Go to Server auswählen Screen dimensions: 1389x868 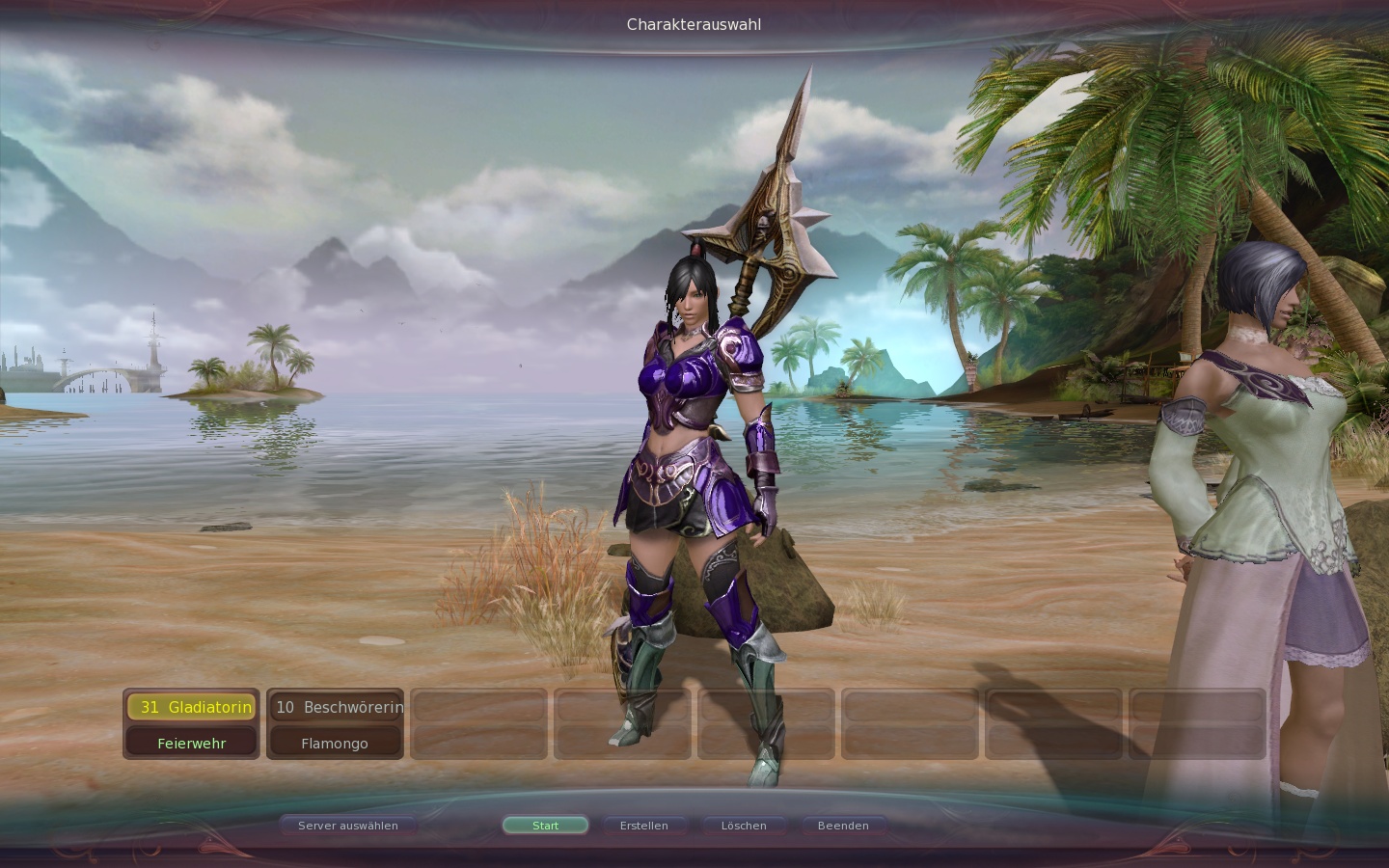pos(348,826)
